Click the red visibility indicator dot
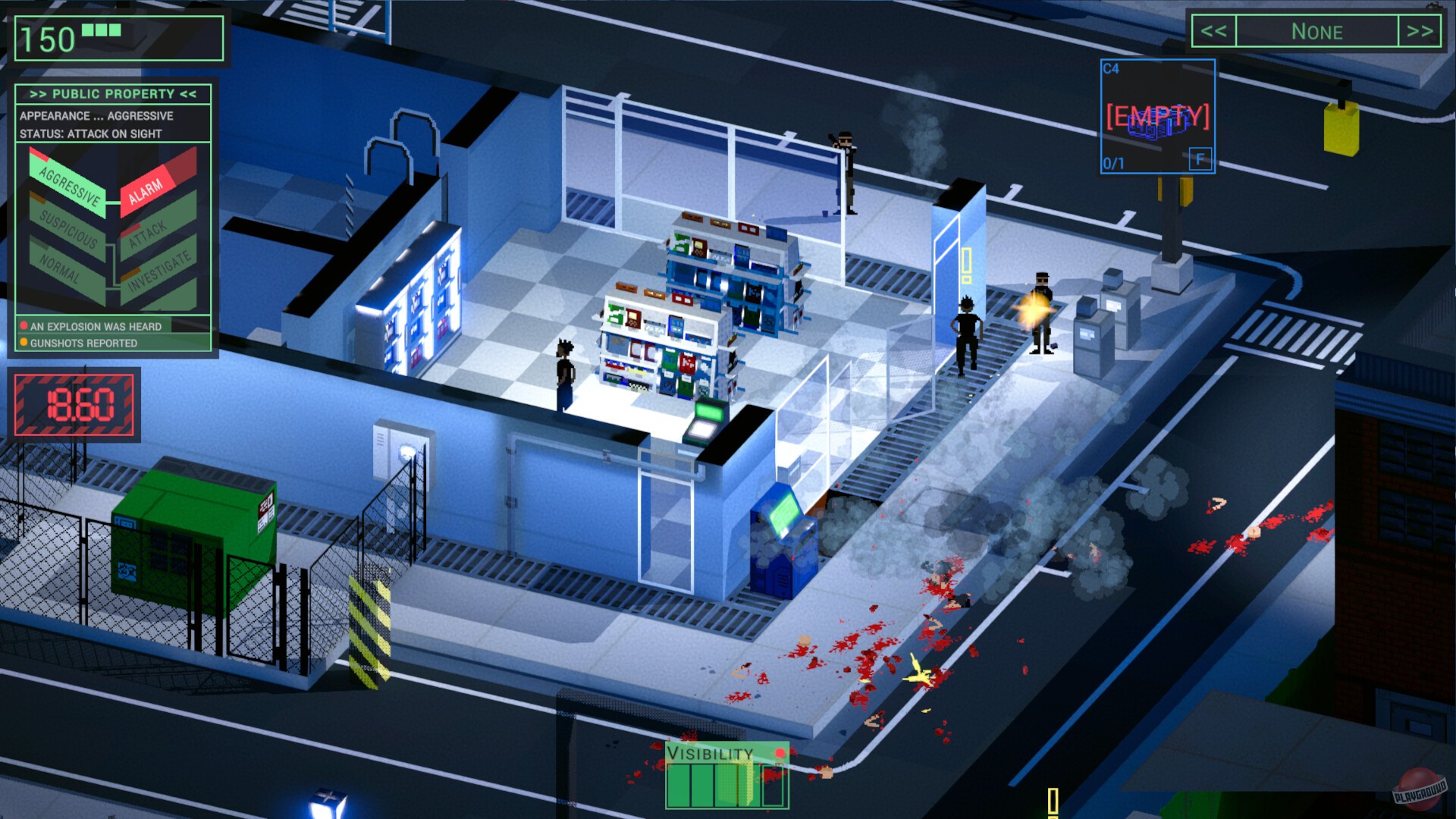This screenshot has height=819, width=1456. (779, 753)
